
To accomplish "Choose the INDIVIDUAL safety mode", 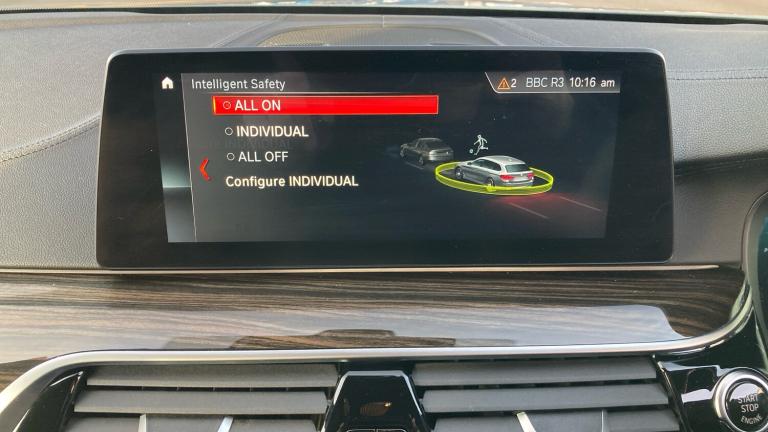I will point(271,131).
